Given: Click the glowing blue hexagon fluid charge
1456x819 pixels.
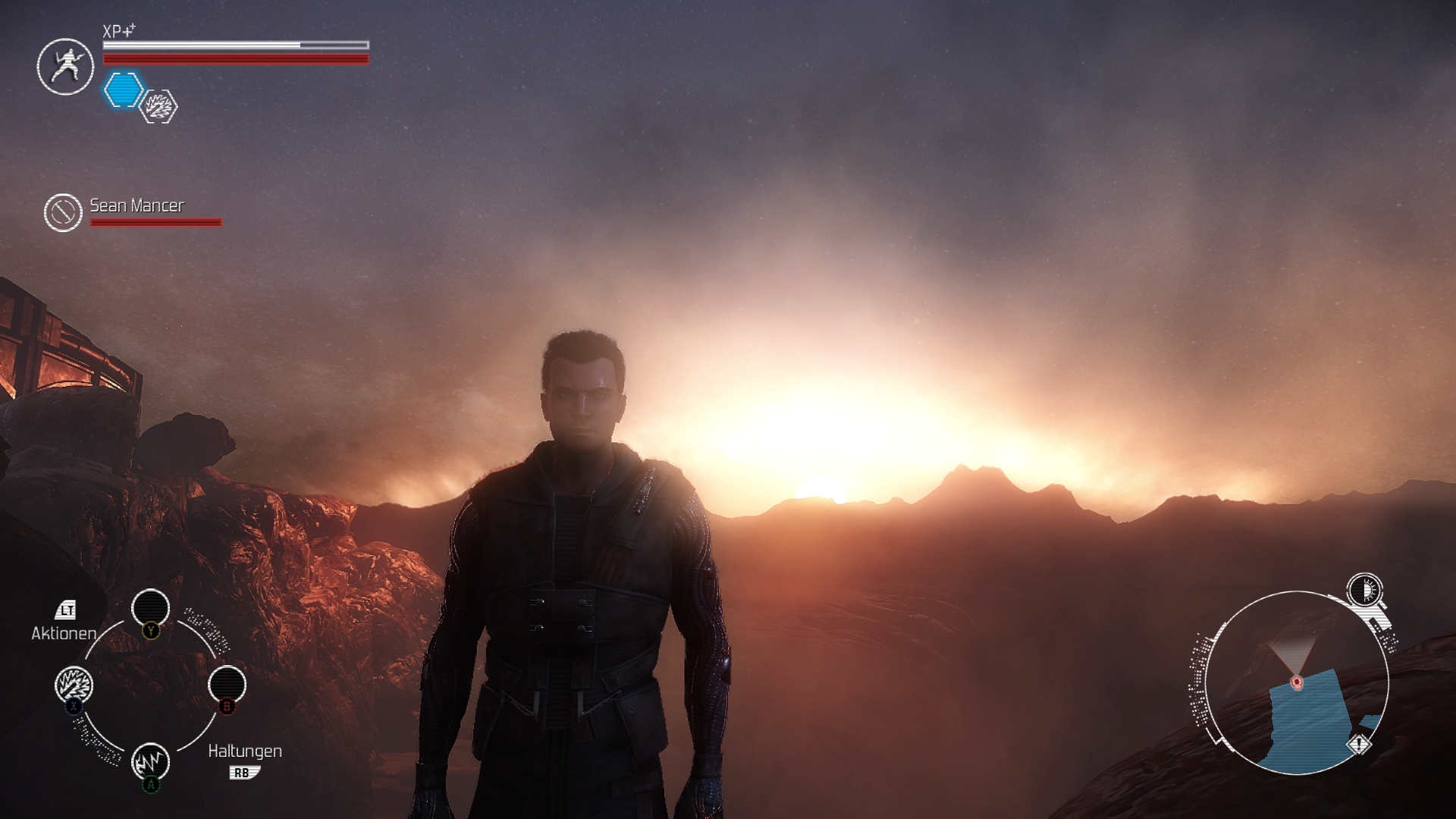Looking at the screenshot, I should [123, 90].
